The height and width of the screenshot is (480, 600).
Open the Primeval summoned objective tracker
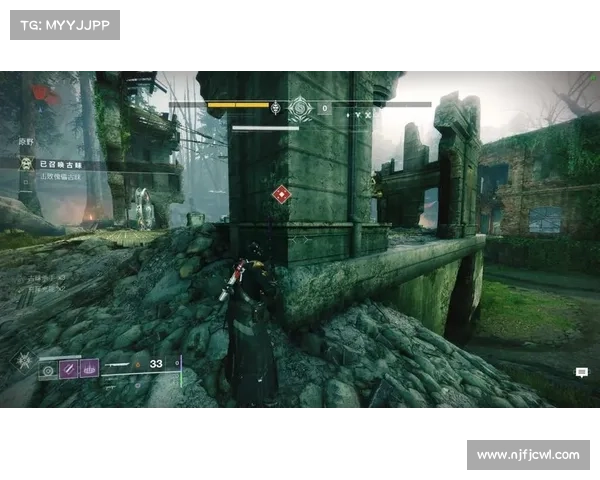click(60, 163)
